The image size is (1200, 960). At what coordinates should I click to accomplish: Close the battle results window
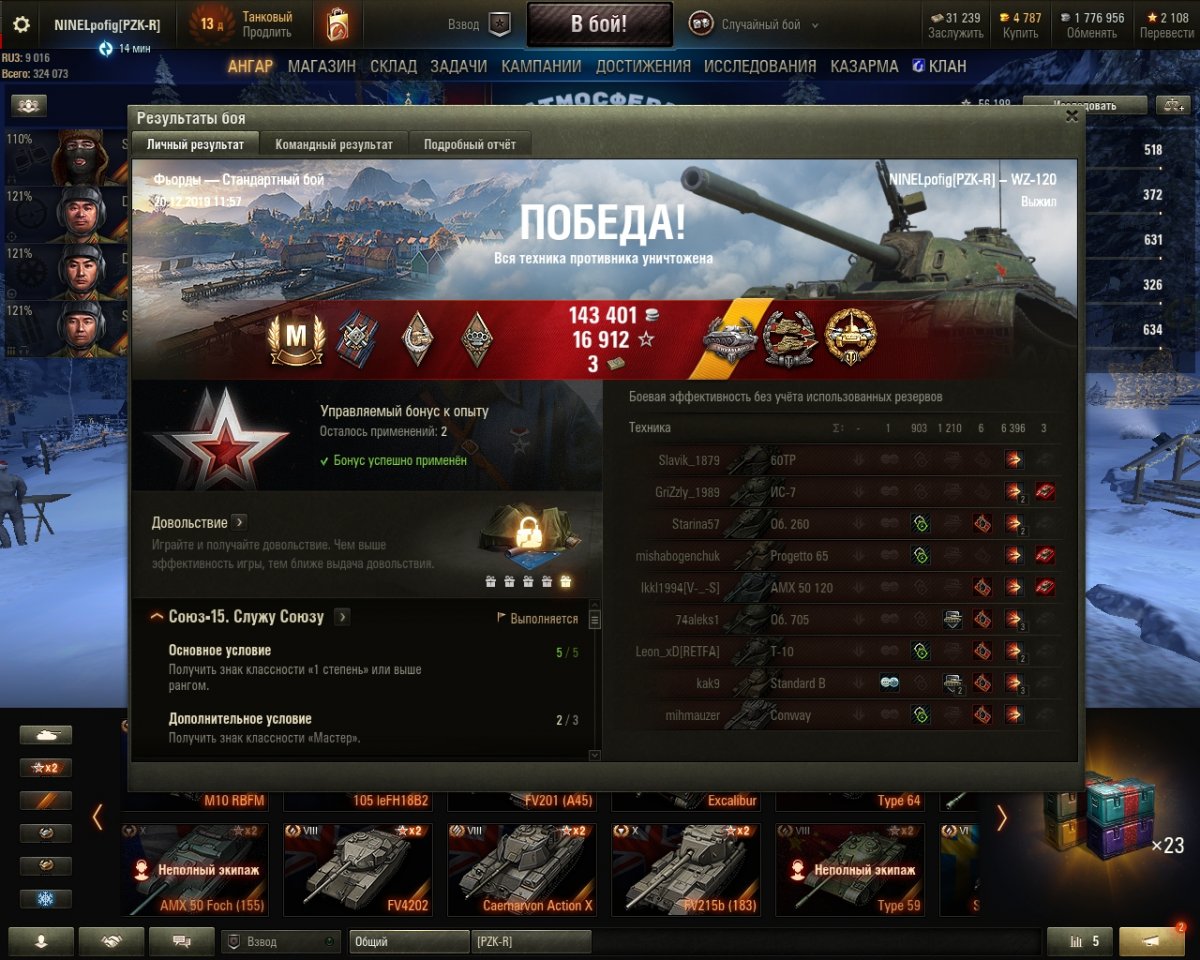point(1072,116)
